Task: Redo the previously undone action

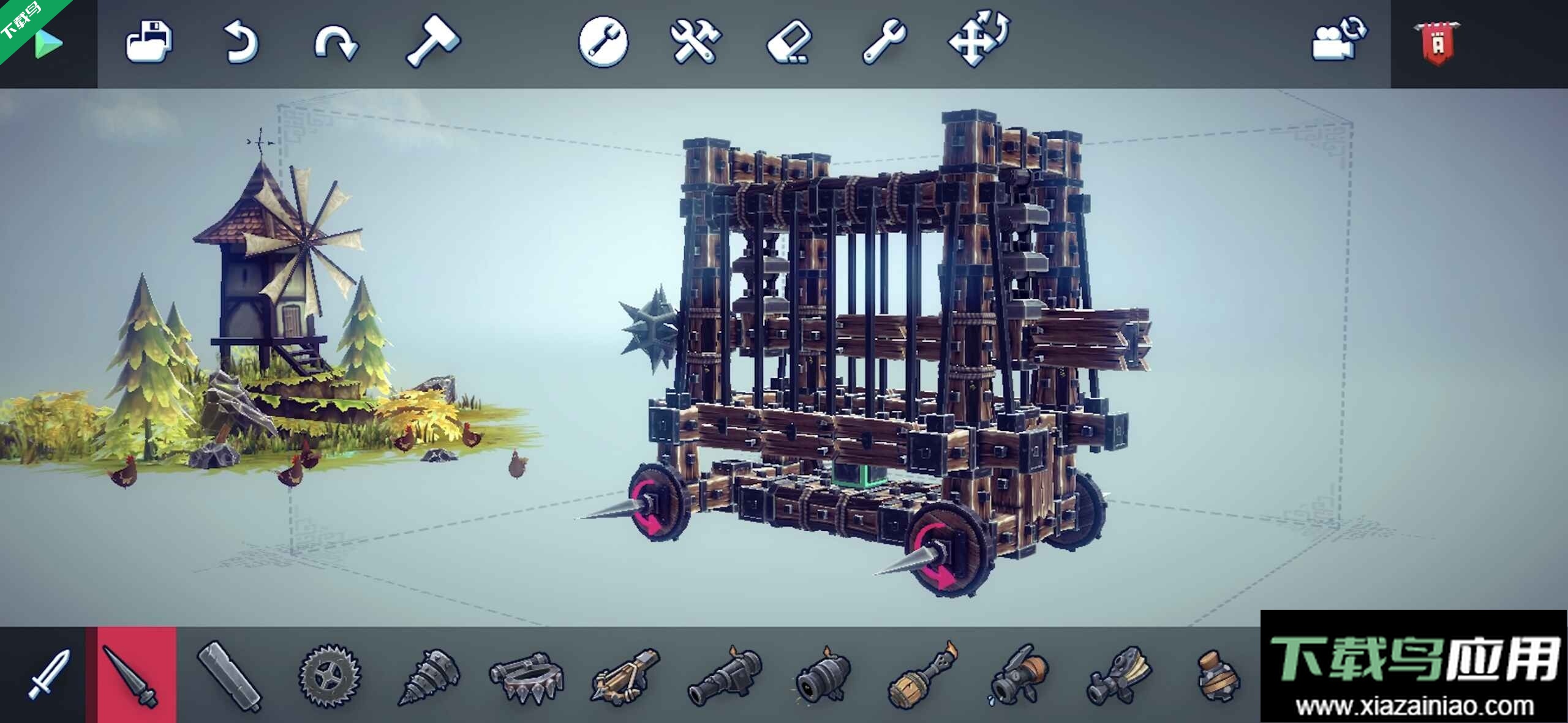Action: tap(336, 43)
